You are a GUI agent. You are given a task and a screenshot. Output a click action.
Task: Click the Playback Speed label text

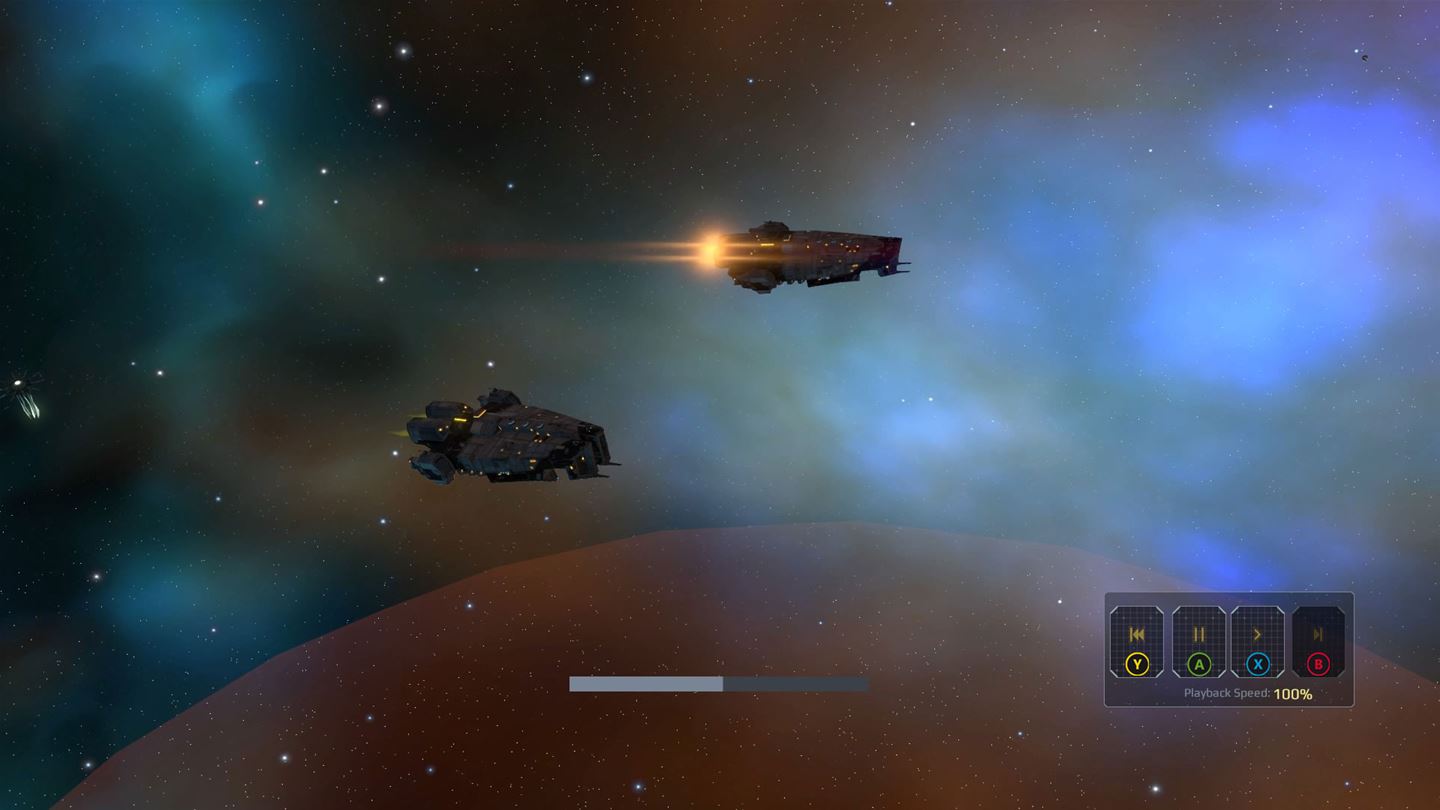(1228, 692)
